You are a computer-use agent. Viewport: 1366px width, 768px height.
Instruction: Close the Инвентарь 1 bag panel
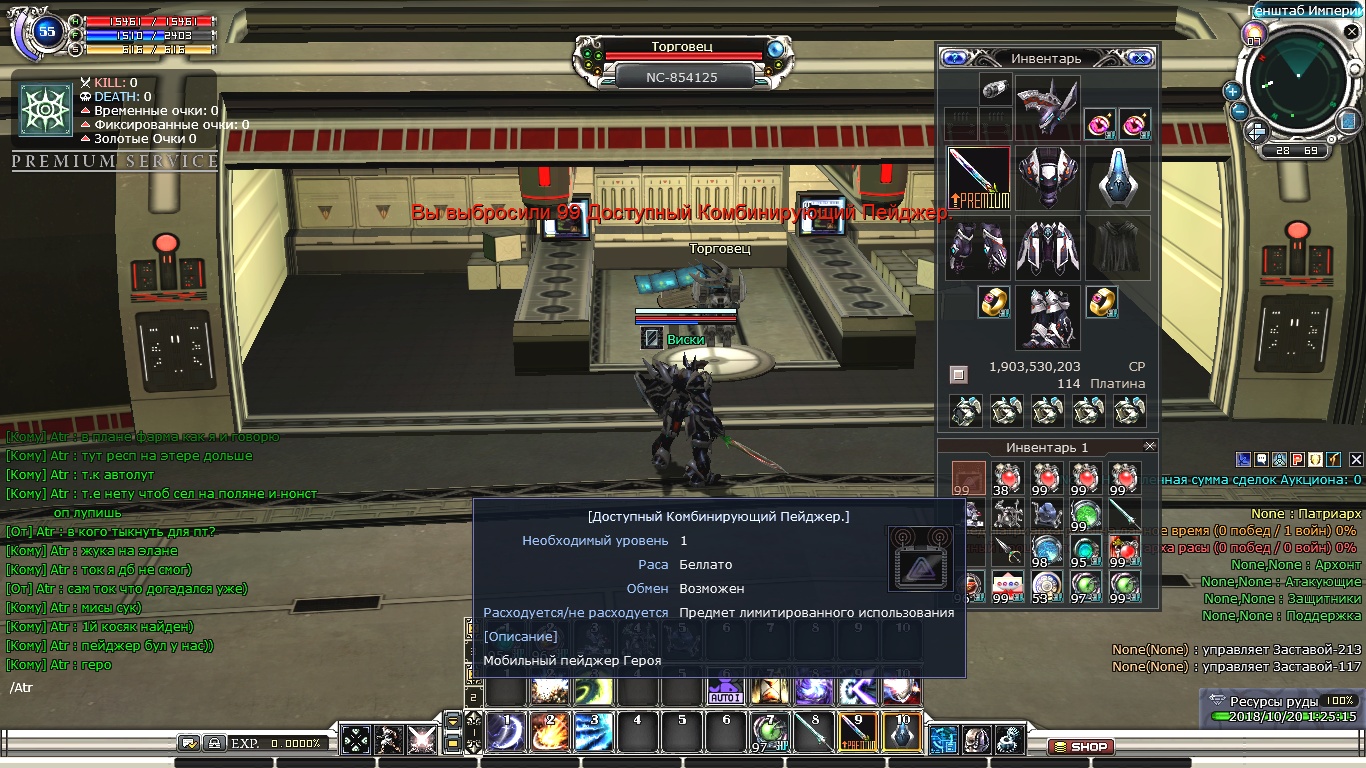(x=1149, y=446)
